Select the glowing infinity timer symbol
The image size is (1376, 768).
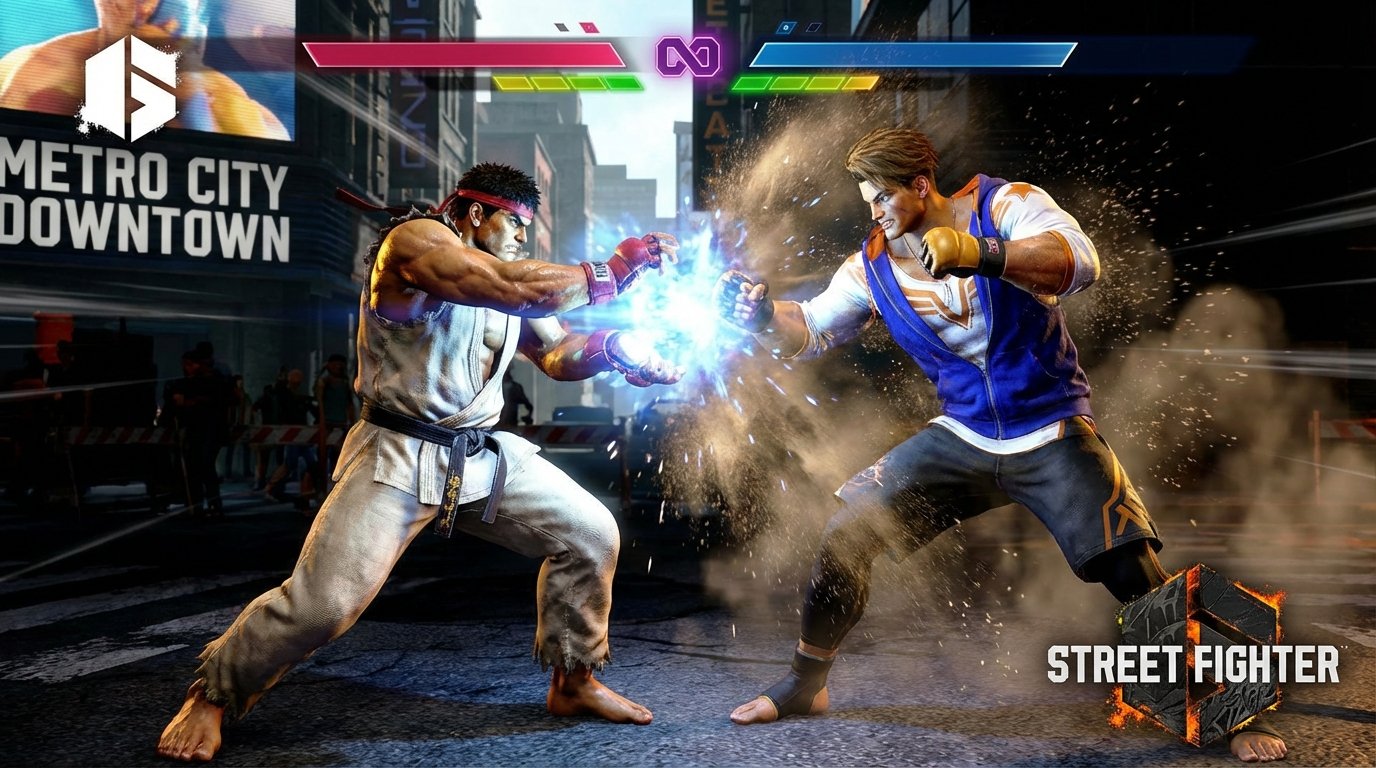pos(690,56)
